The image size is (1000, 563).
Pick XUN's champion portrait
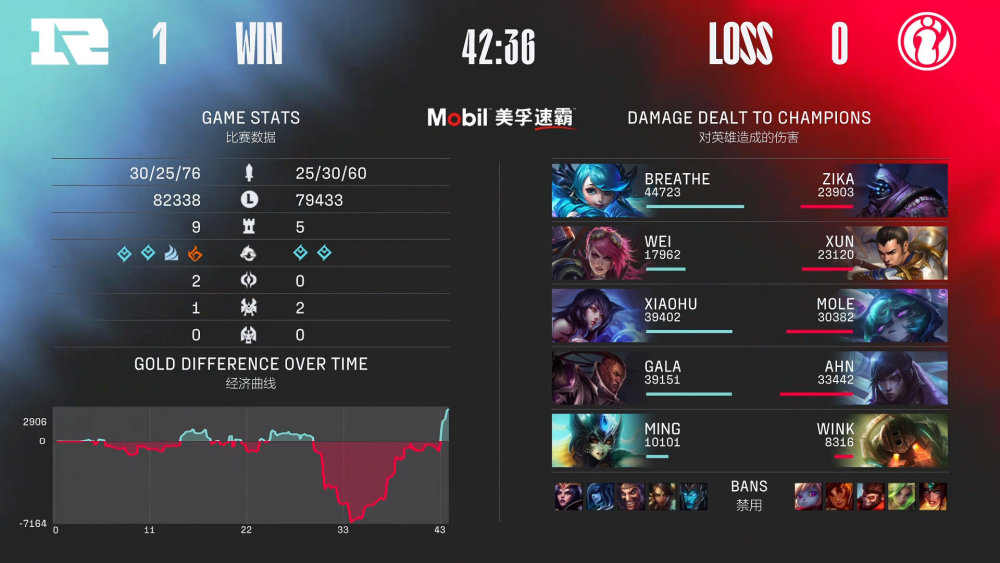tap(902, 253)
